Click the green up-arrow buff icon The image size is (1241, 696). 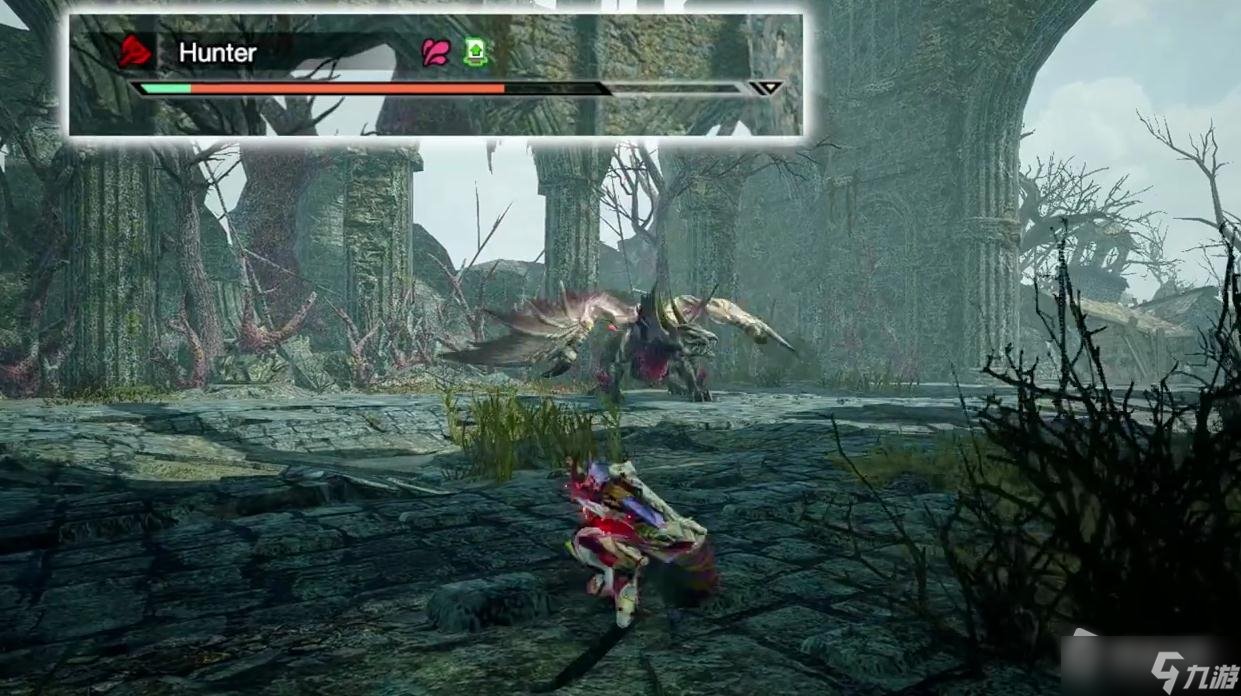tap(475, 52)
